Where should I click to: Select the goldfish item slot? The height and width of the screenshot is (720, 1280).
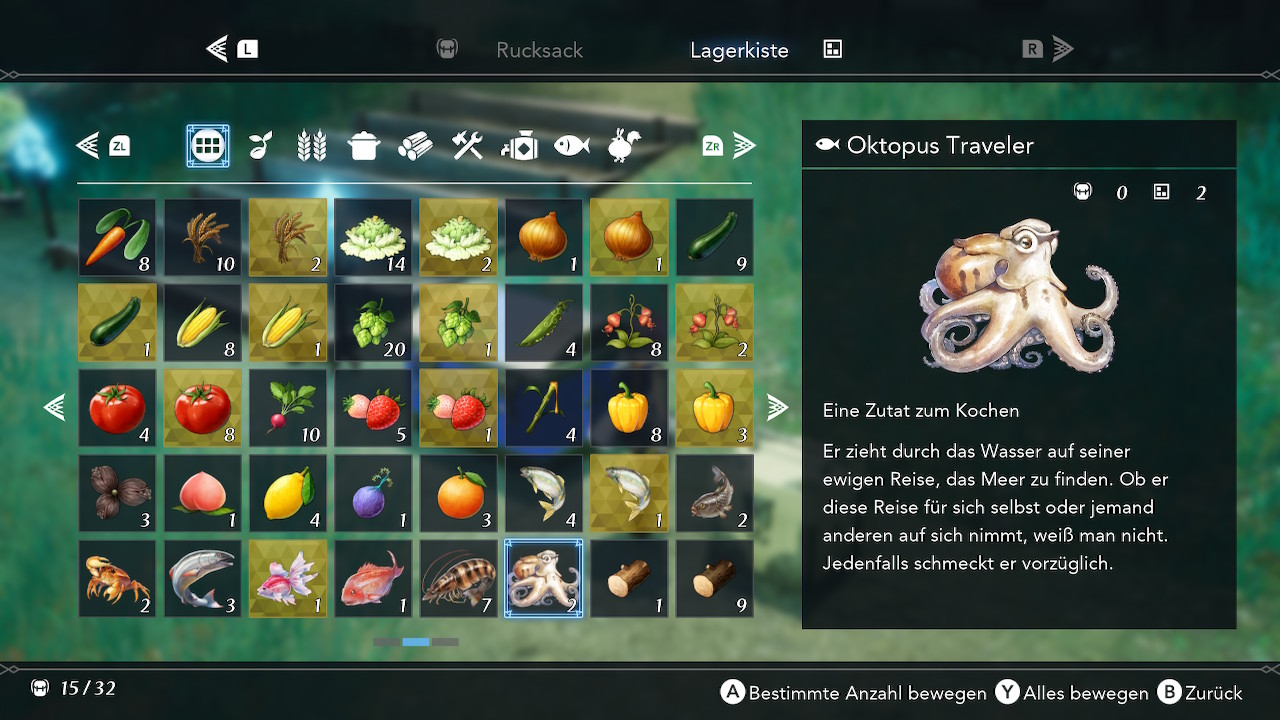(x=287, y=578)
